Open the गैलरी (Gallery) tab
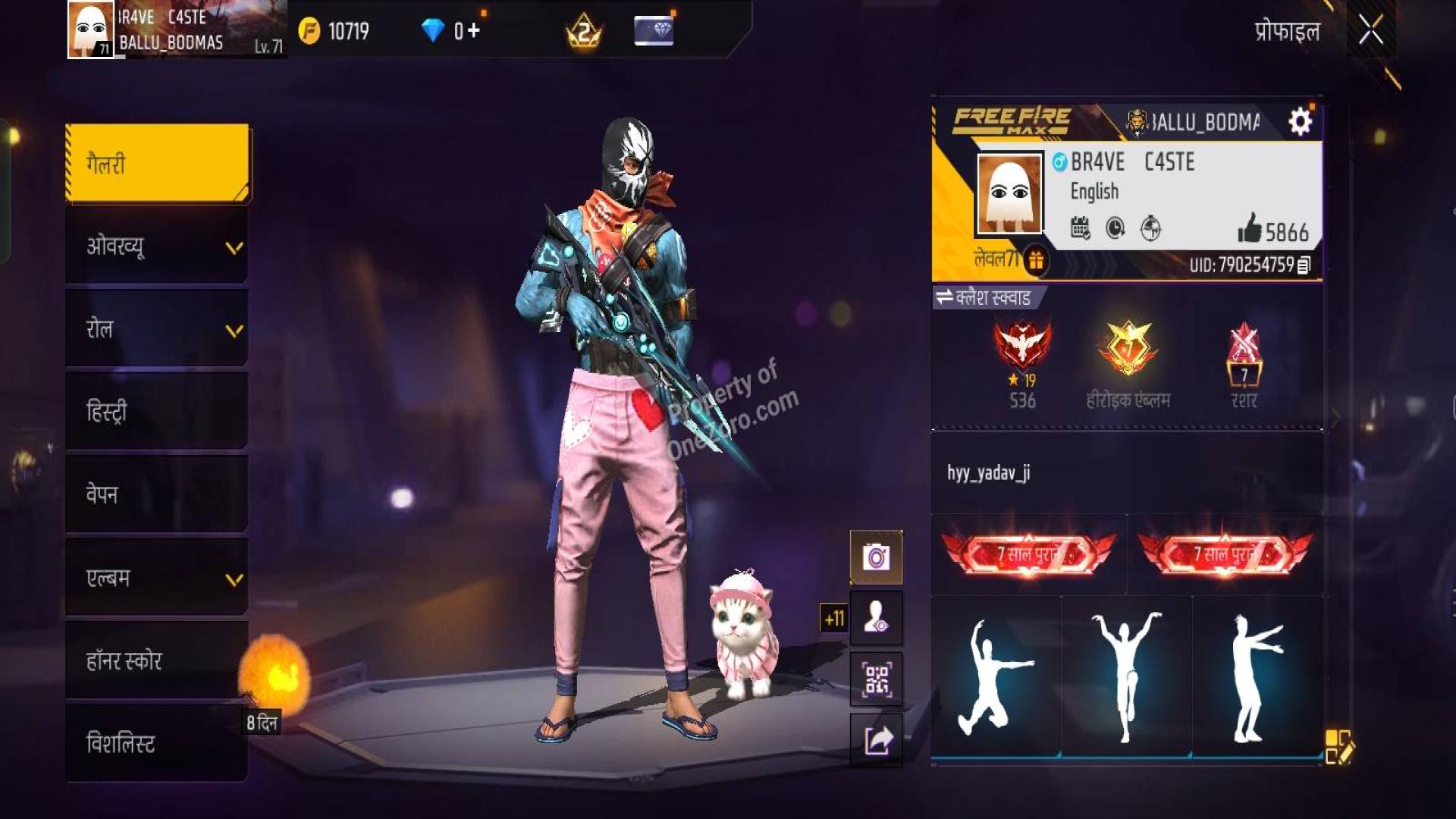Screen dimensions: 1456x819 click(x=158, y=164)
